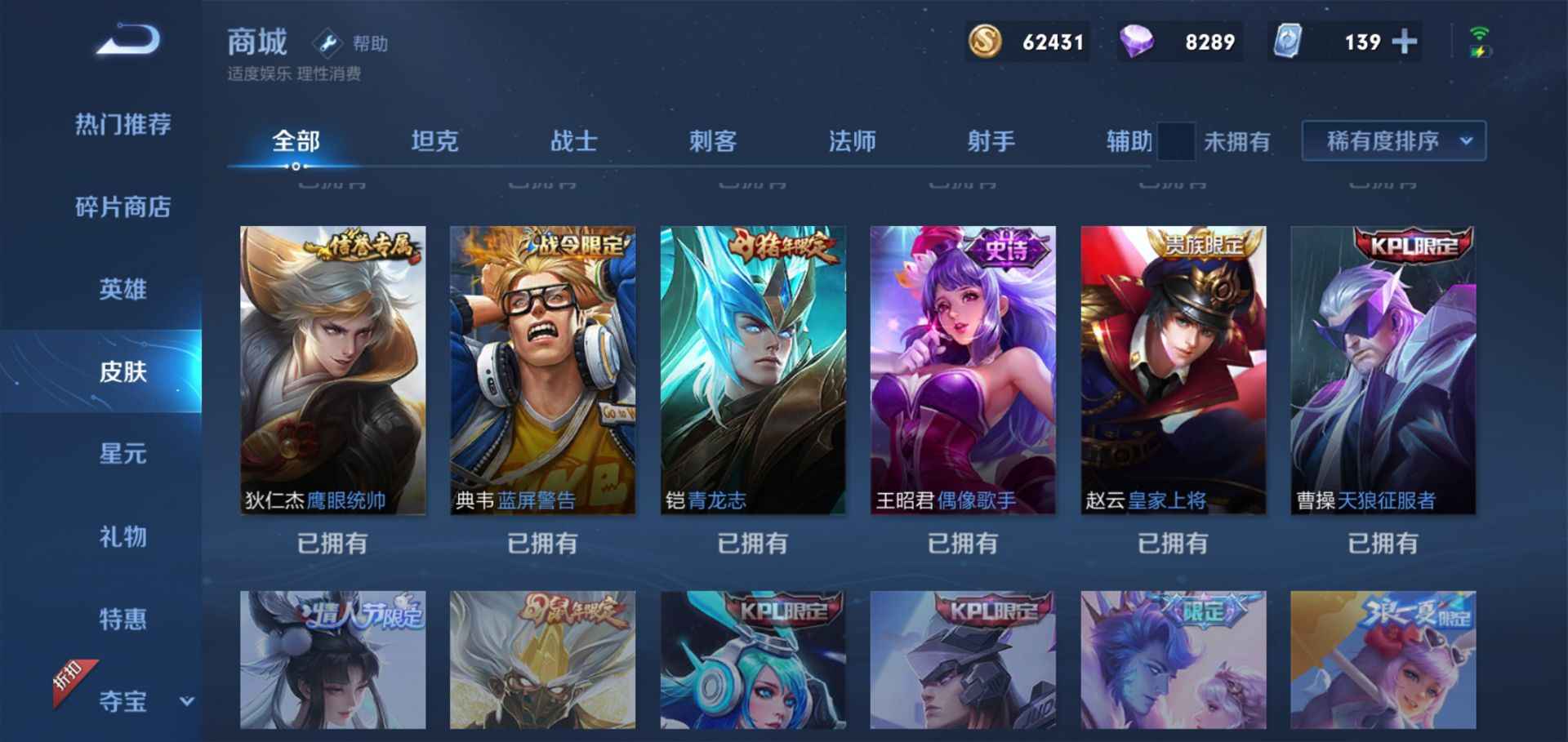Click the 英雄 sidebar entry

[122, 290]
